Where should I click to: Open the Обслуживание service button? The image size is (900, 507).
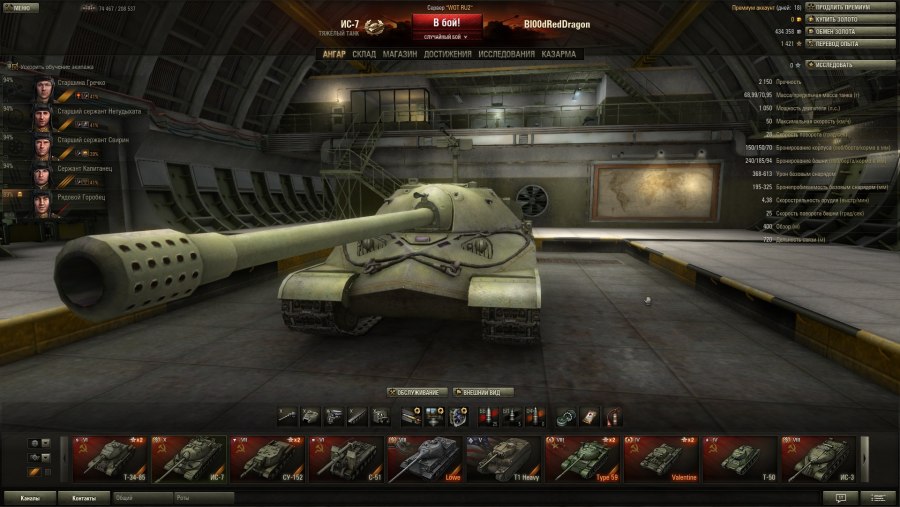click(x=416, y=392)
